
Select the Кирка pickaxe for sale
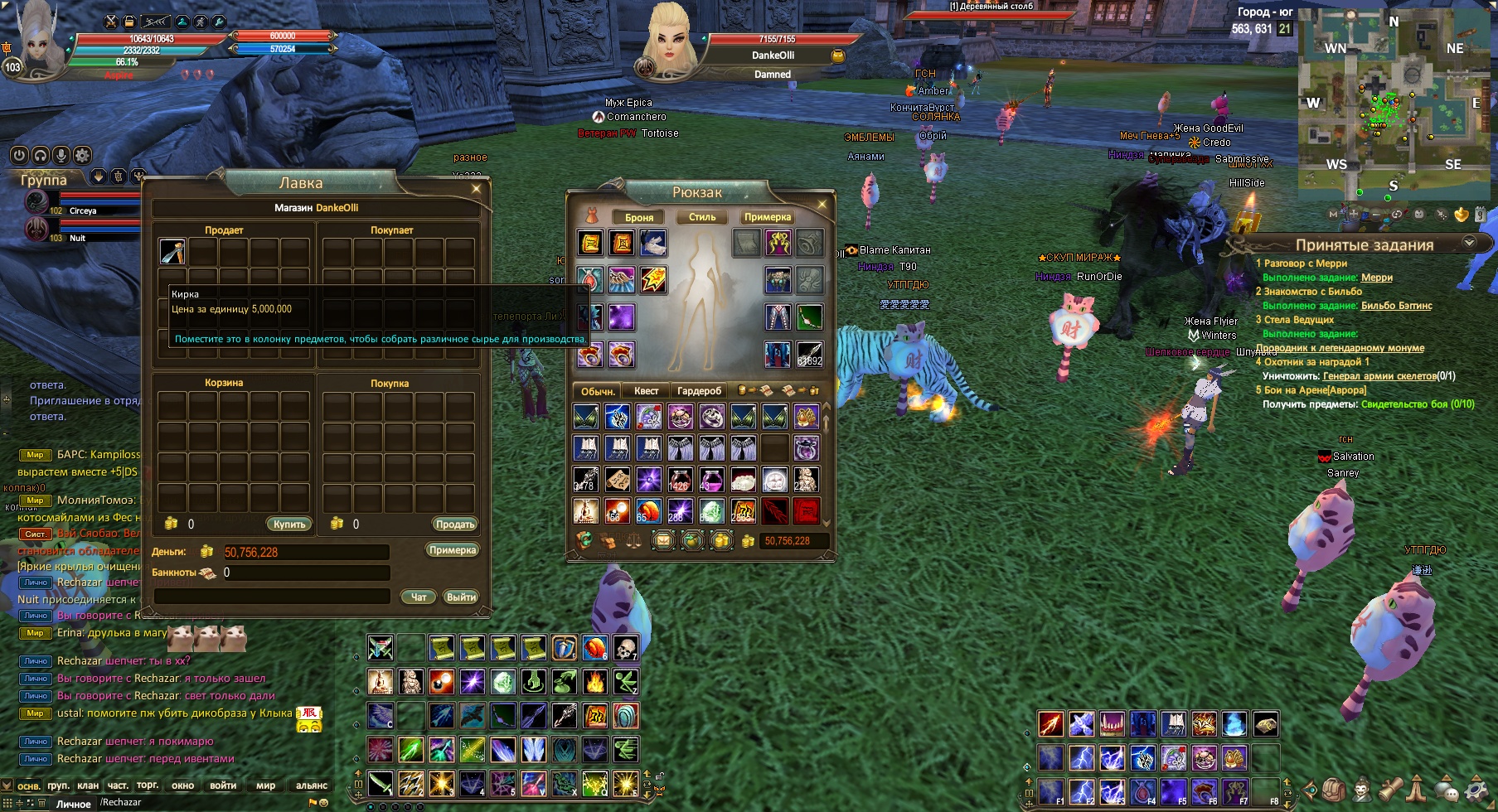coord(172,252)
